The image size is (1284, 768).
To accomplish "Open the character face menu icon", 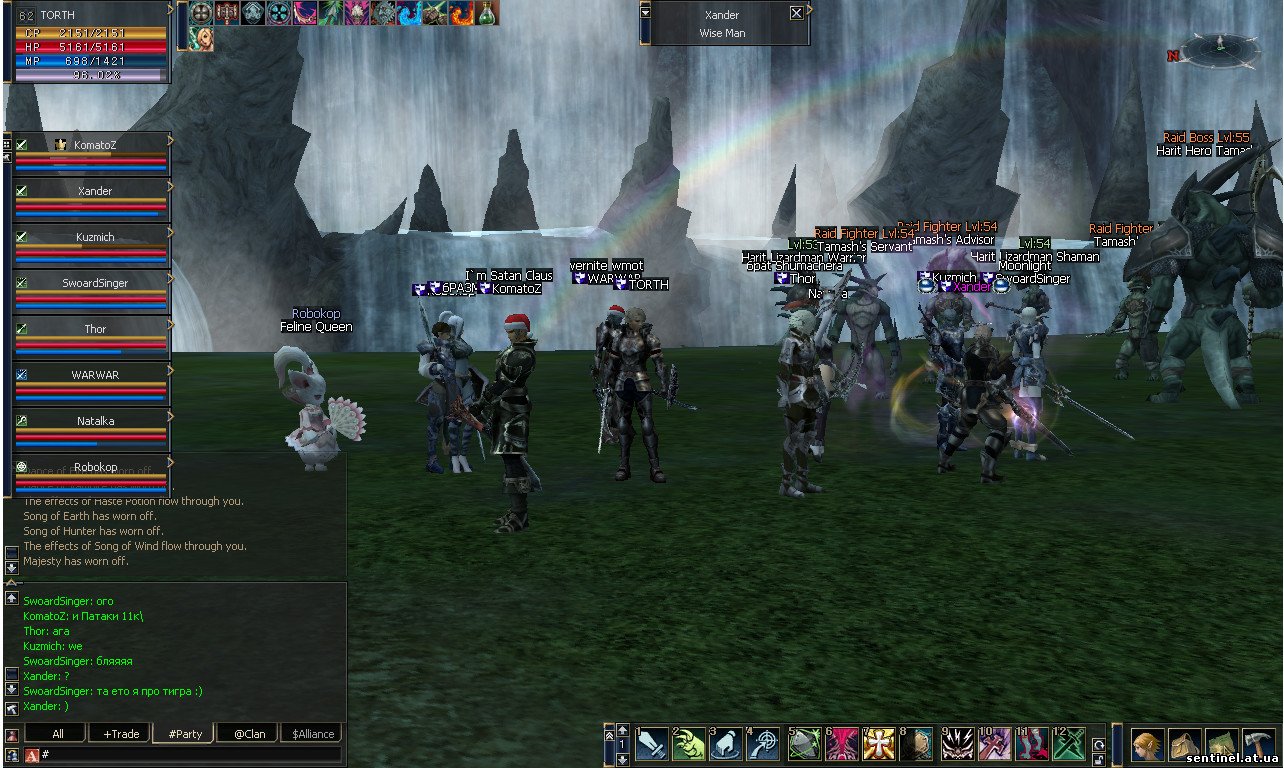I will coord(1147,746).
